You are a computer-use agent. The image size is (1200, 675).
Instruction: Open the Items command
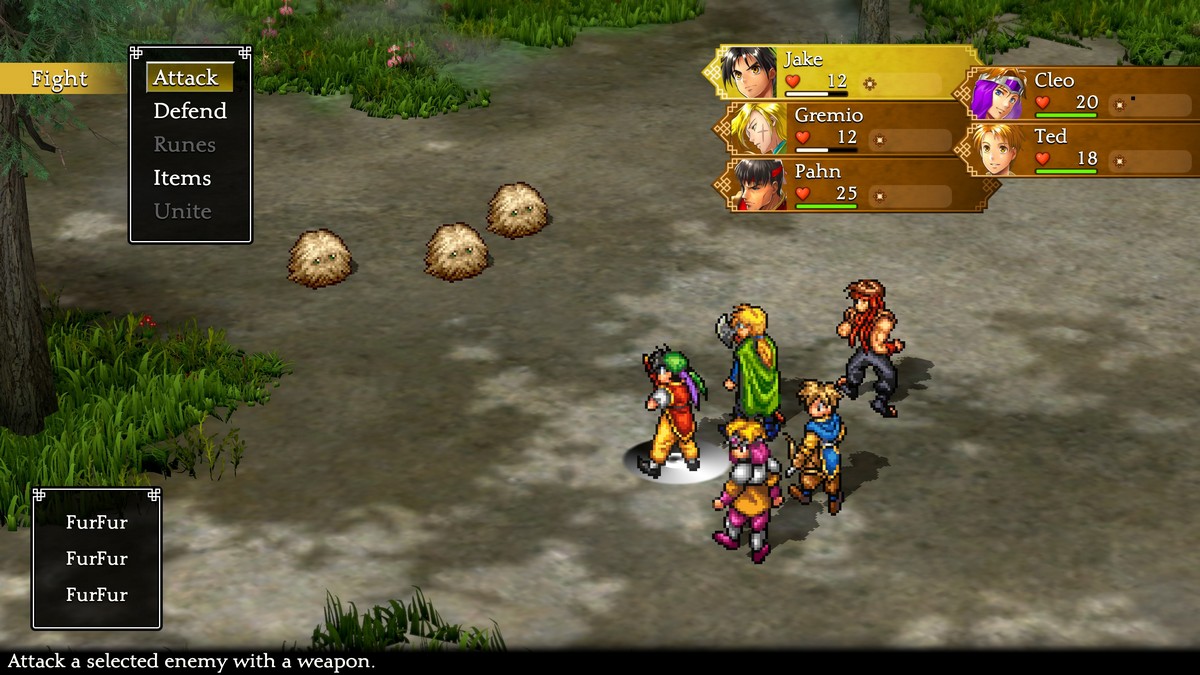point(182,178)
